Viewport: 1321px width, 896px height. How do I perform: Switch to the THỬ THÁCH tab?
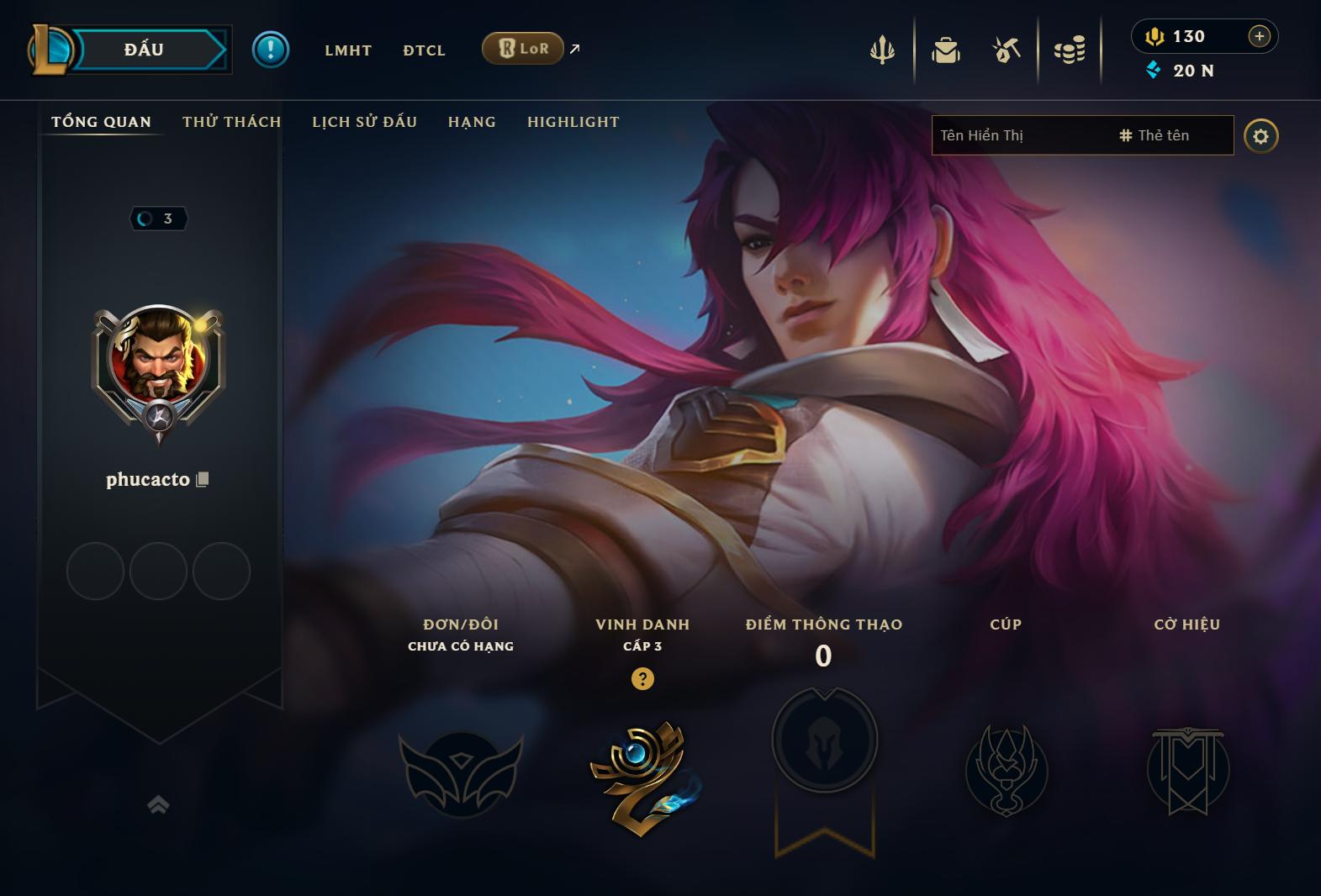coord(232,122)
